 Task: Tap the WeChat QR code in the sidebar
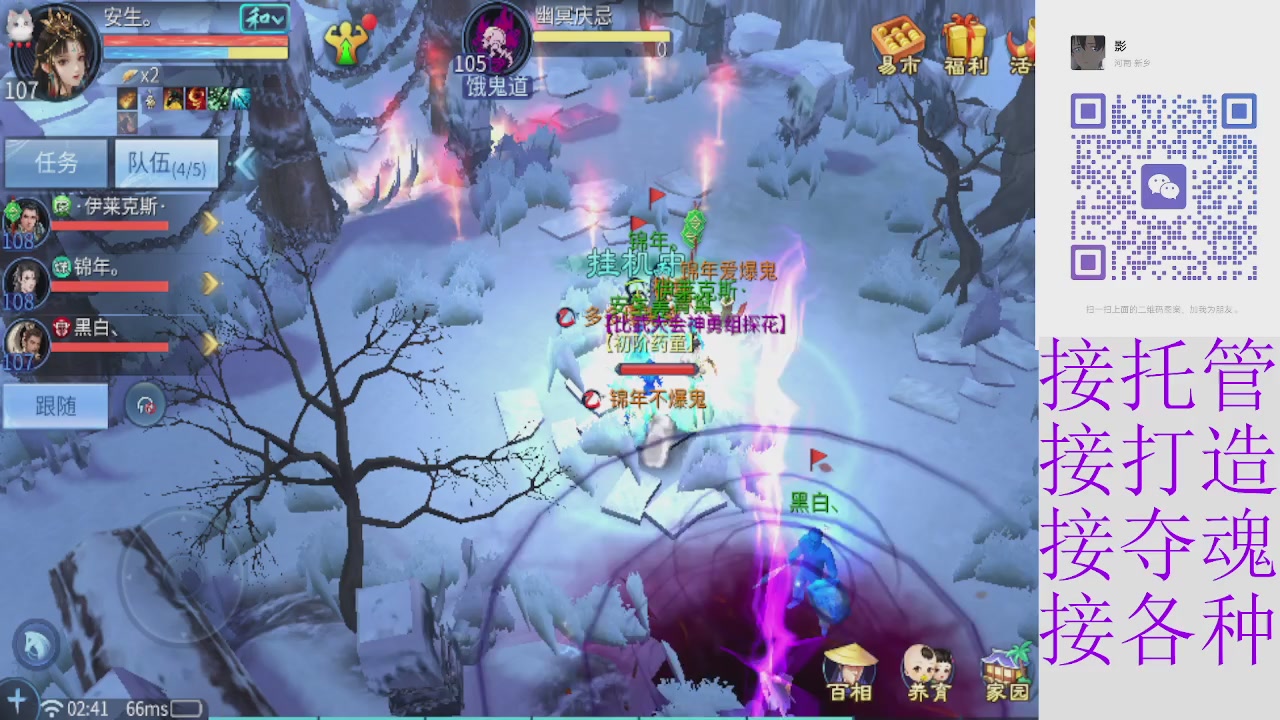1166,185
